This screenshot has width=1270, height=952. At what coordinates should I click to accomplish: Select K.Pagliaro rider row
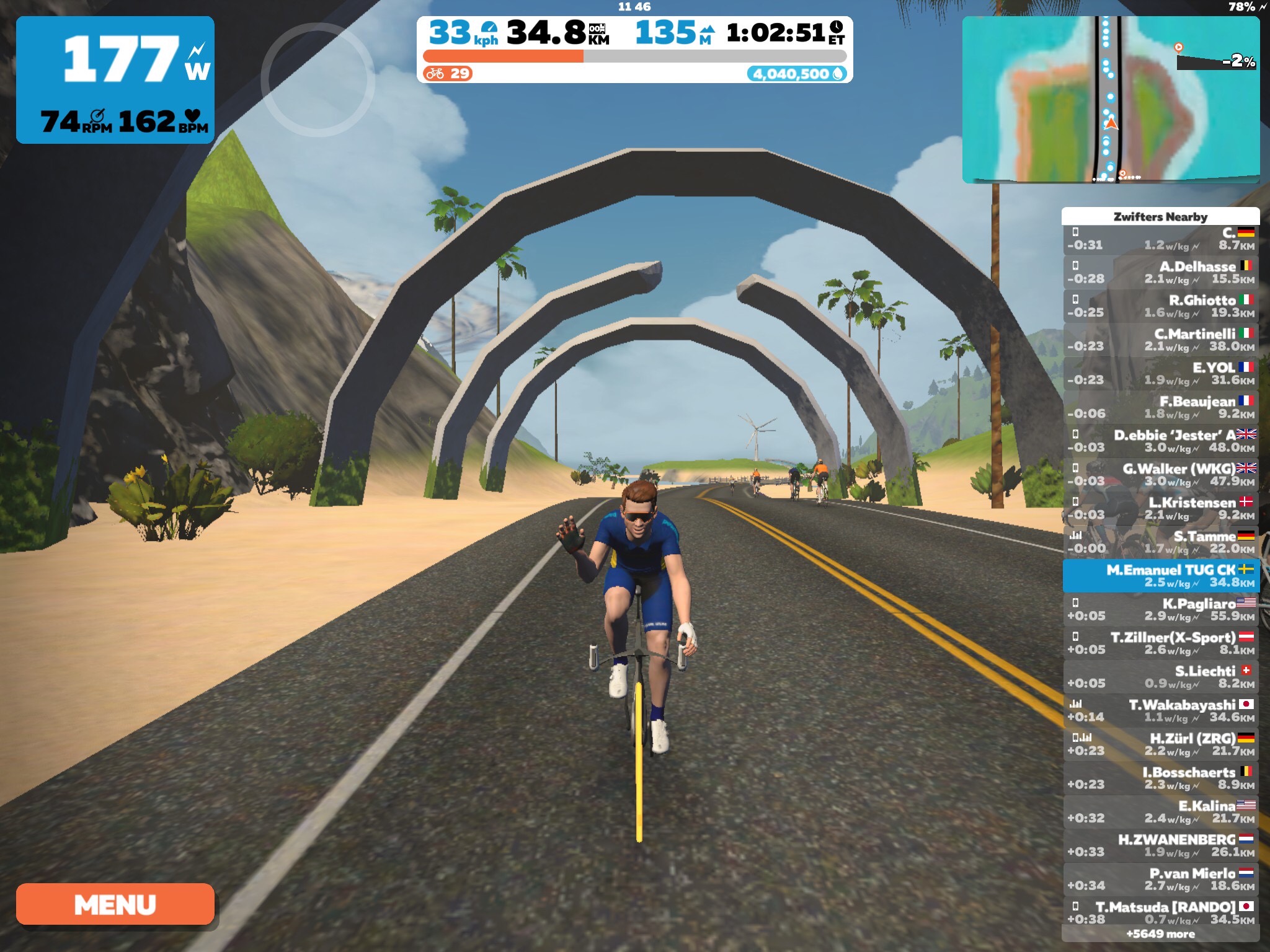(x=1160, y=610)
